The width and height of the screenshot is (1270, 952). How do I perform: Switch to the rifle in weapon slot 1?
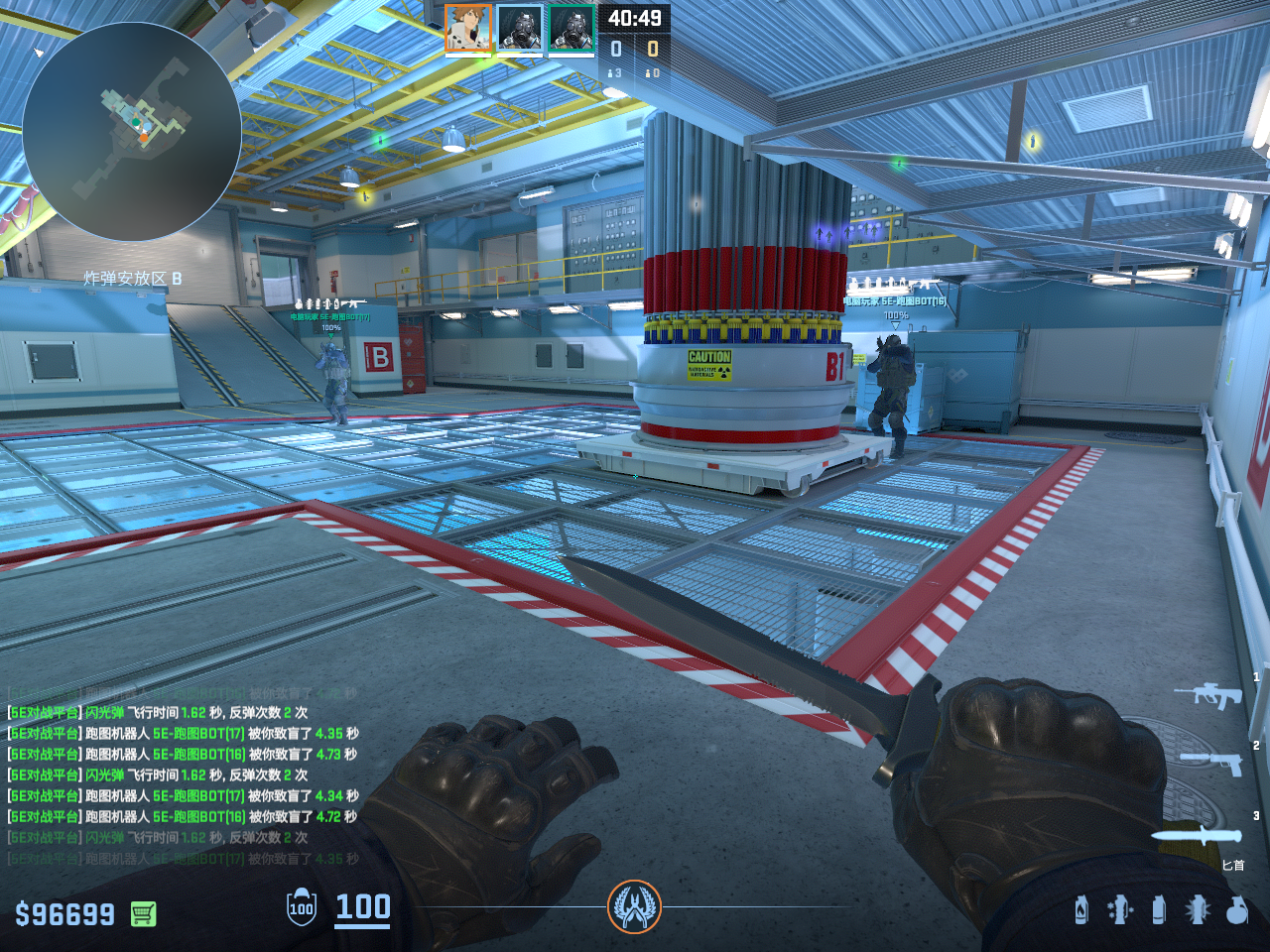[1207, 694]
